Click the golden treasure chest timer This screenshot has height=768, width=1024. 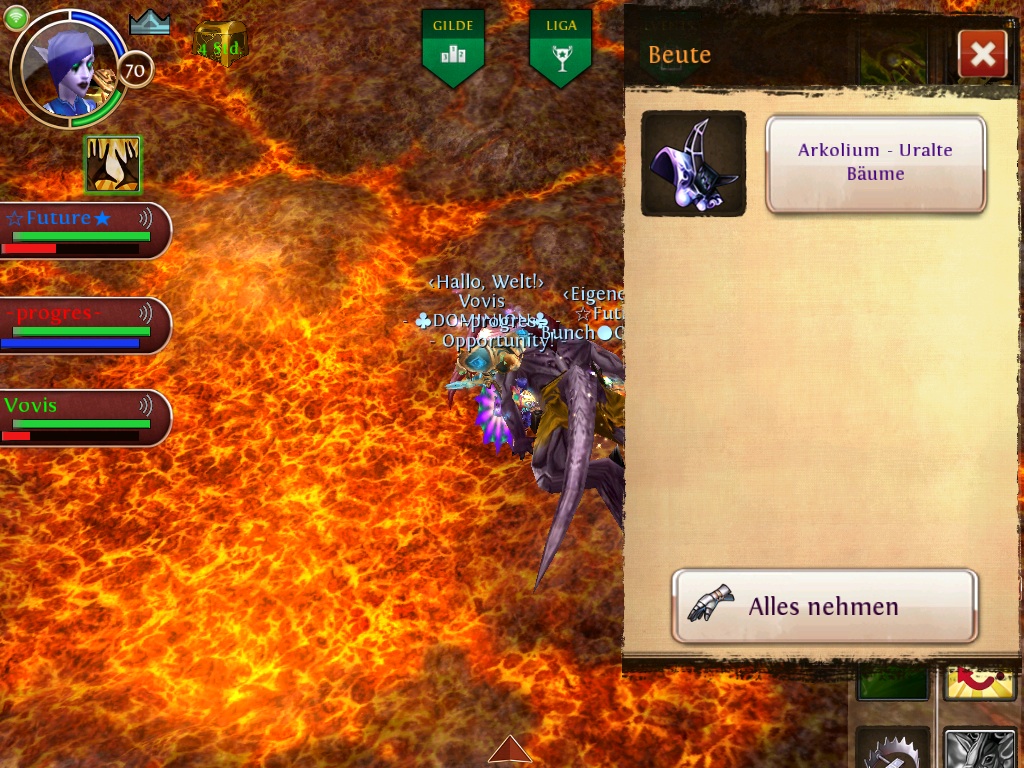[220, 45]
